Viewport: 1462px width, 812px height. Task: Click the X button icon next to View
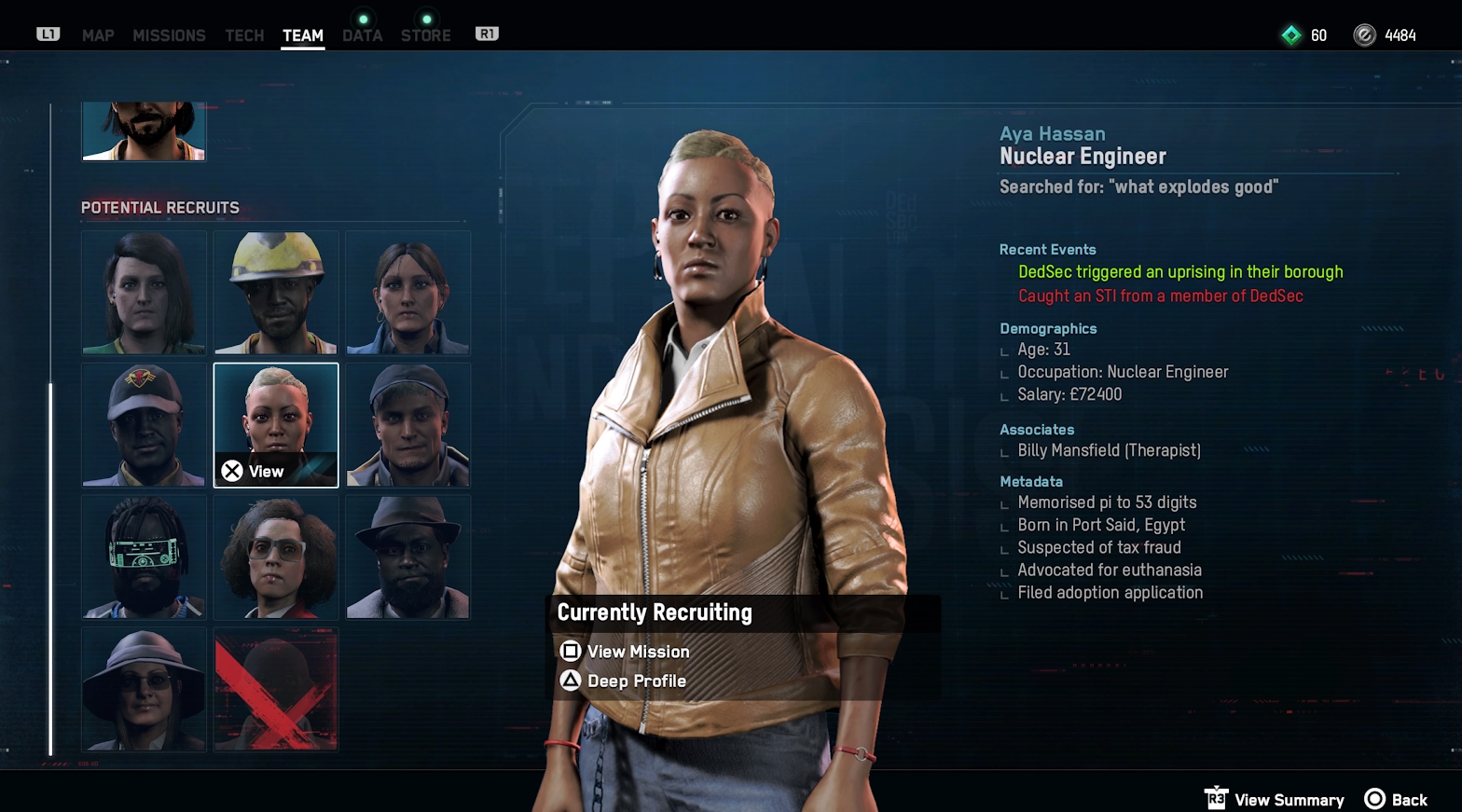pos(232,470)
